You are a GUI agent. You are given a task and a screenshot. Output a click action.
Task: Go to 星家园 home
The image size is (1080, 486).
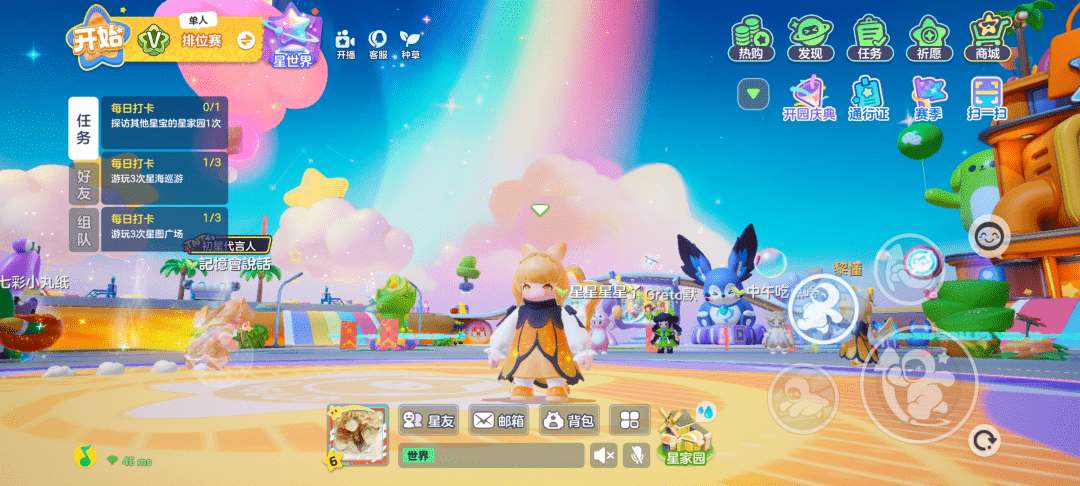tap(685, 438)
